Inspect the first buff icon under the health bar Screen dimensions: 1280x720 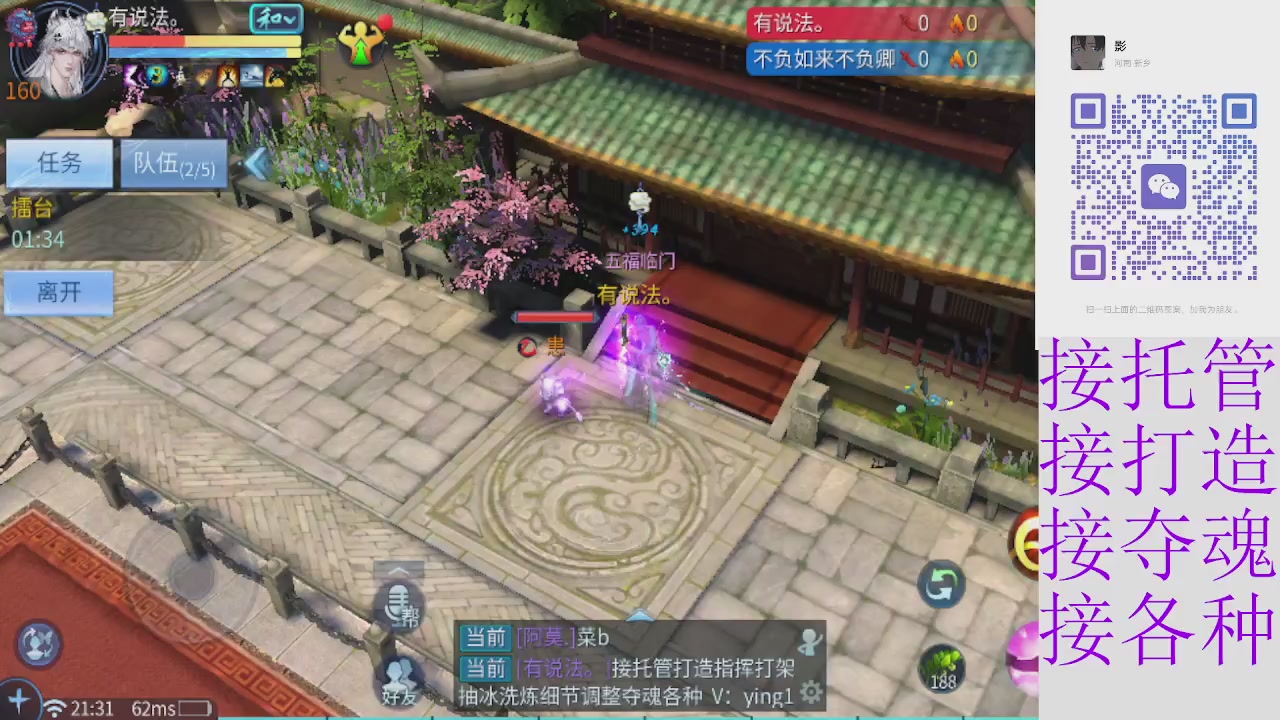[131, 76]
